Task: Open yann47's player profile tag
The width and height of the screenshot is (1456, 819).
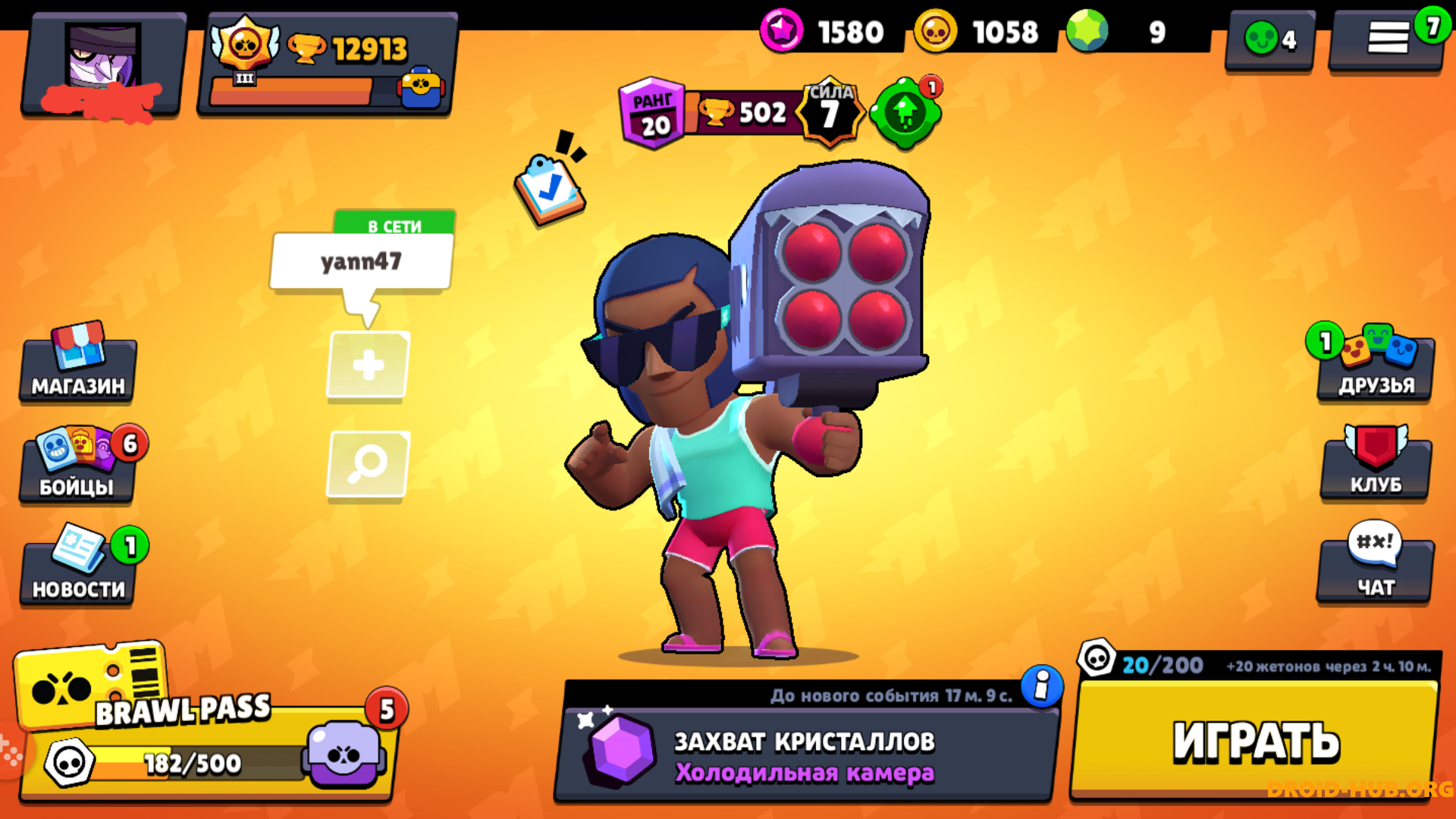Action: 362,262
